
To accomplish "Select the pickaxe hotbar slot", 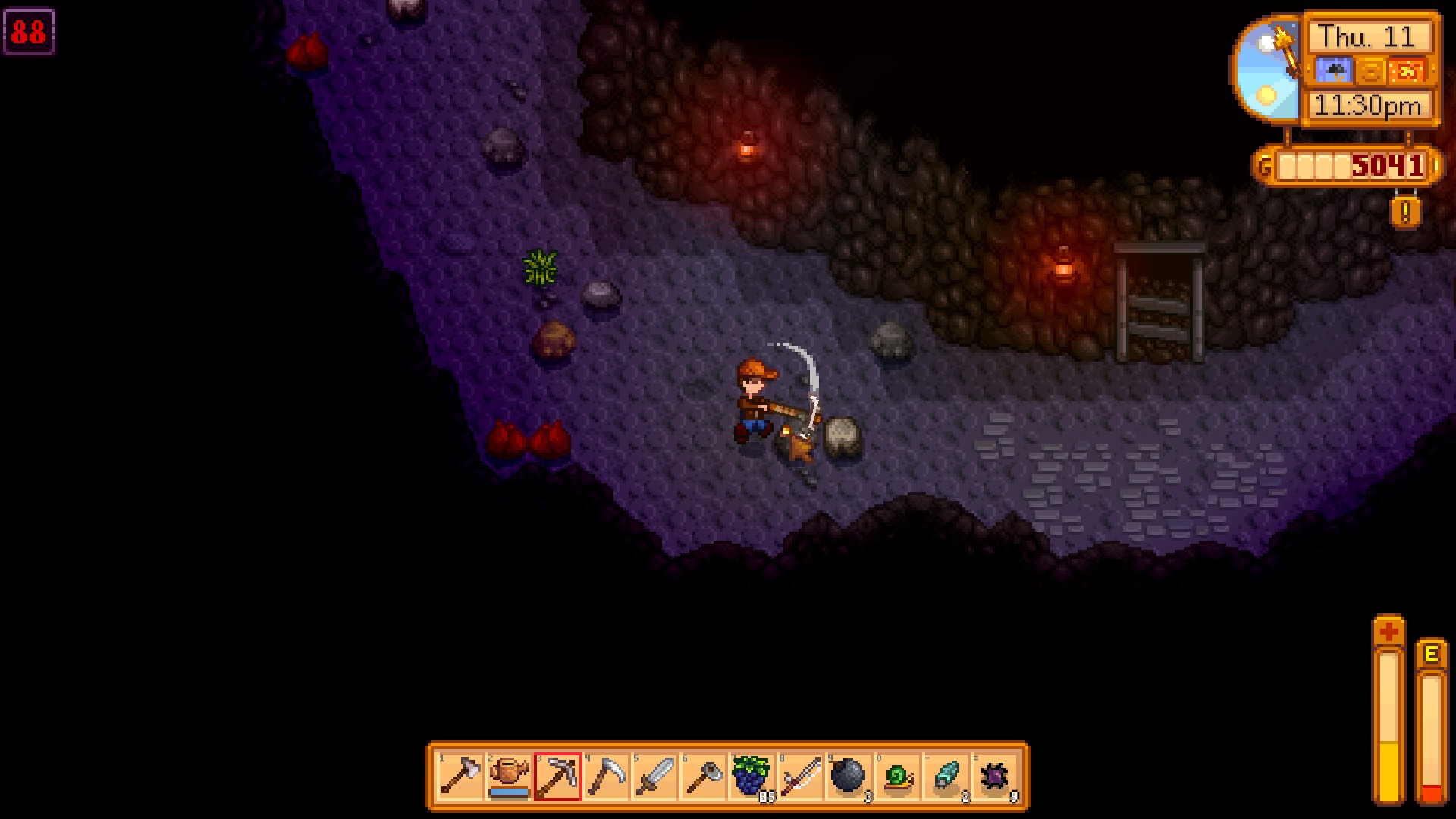I will pos(557,777).
